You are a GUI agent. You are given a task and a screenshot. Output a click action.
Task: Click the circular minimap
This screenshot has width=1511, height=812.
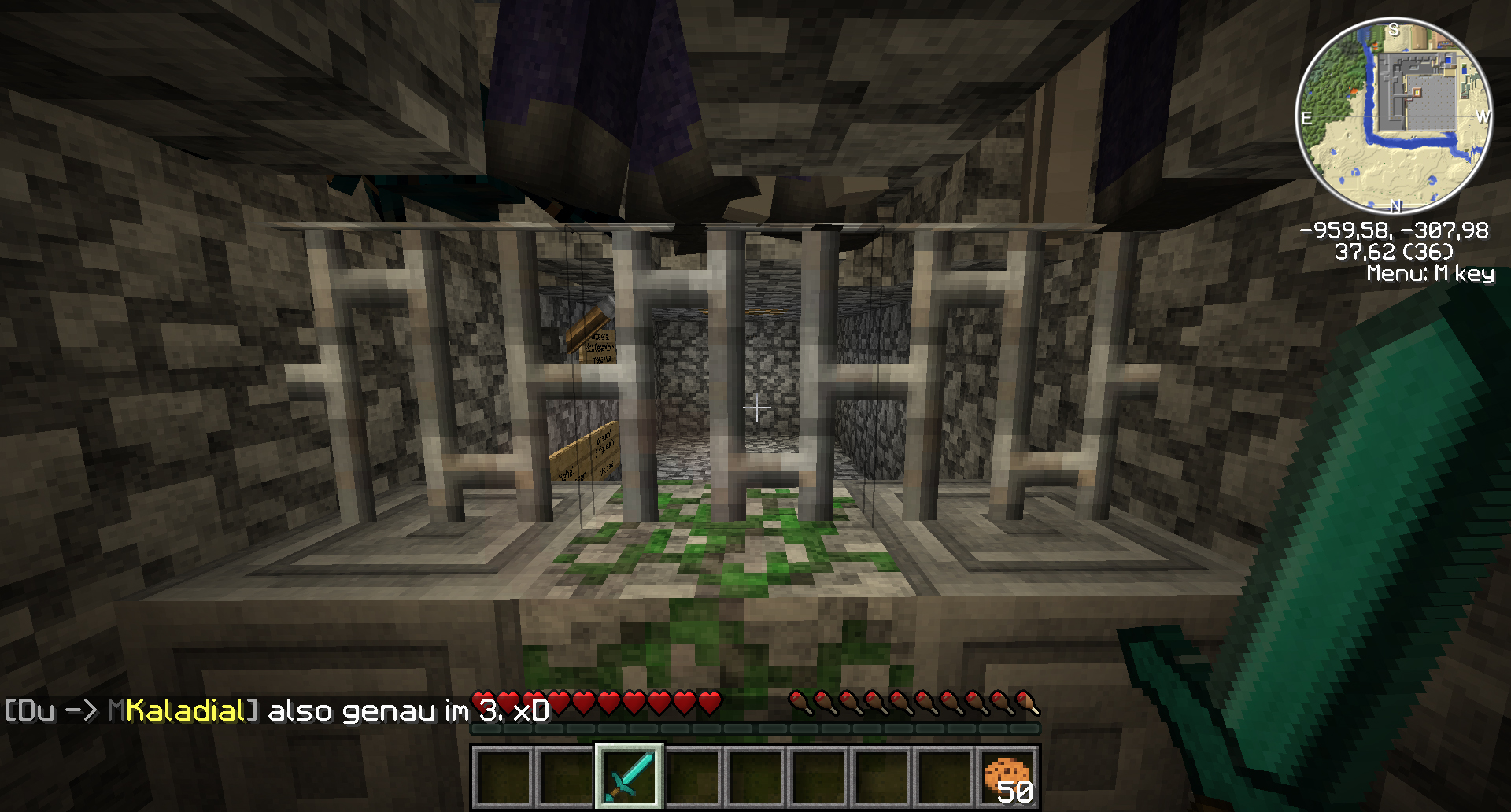coord(1394,116)
